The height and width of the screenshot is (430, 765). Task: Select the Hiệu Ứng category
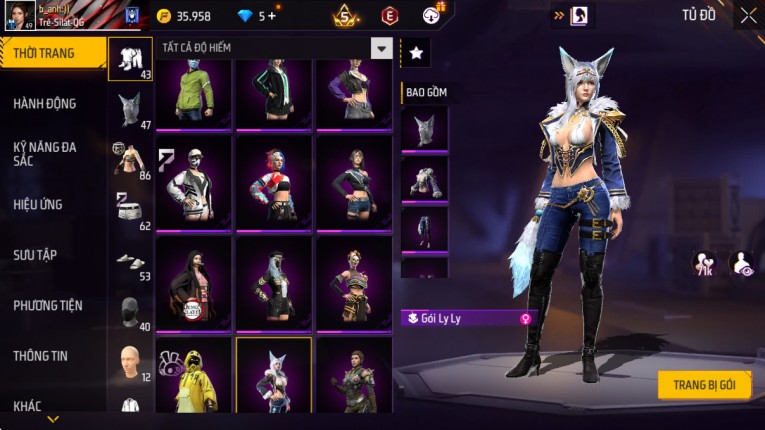40,205
